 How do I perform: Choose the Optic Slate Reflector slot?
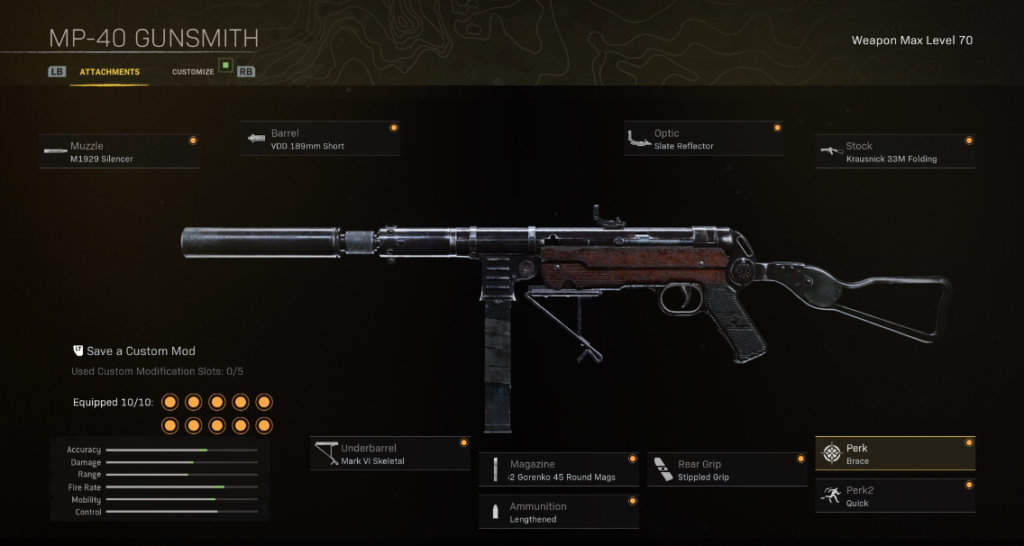(703, 139)
